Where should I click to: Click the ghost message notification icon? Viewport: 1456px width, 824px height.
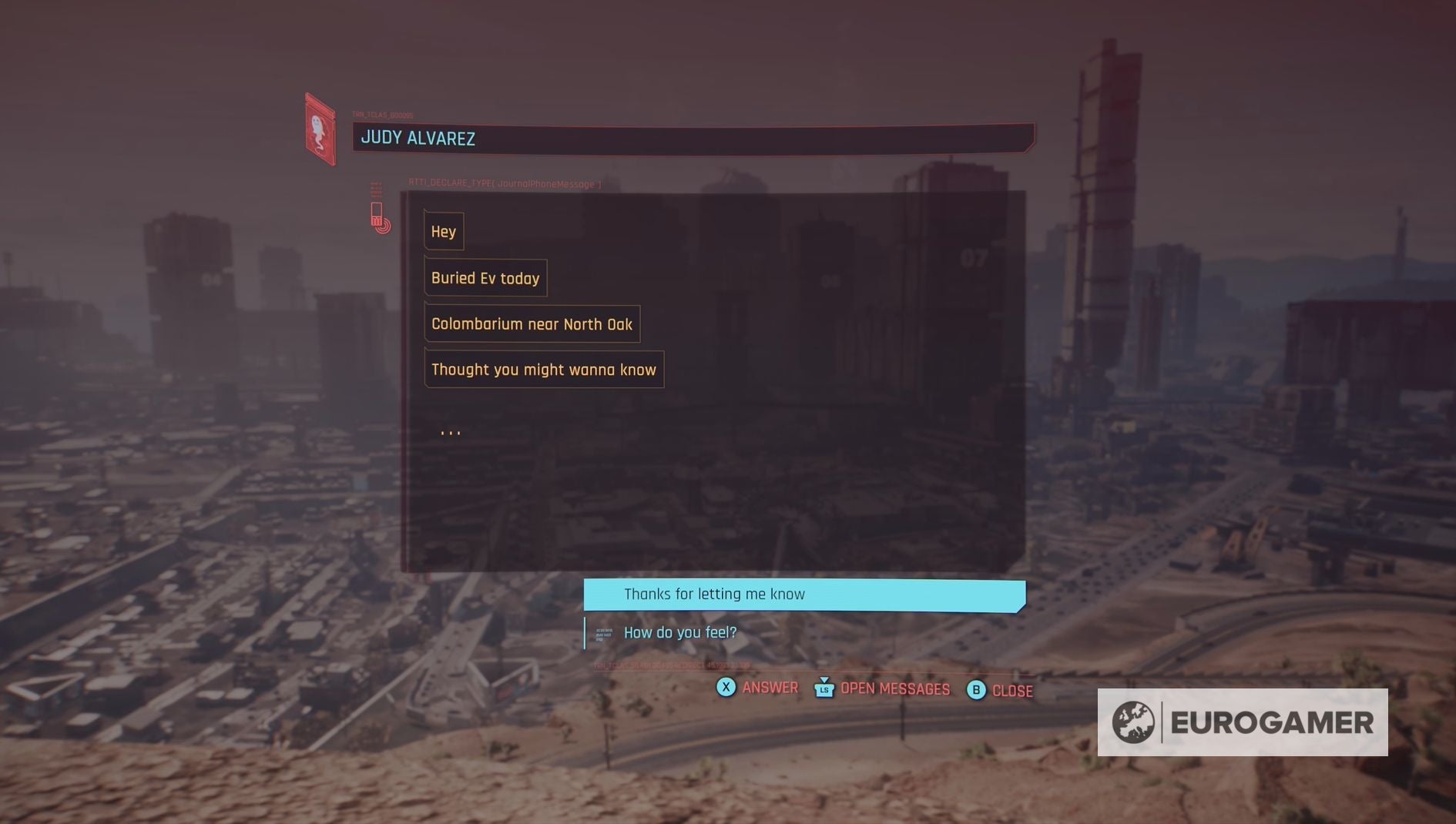click(x=319, y=128)
